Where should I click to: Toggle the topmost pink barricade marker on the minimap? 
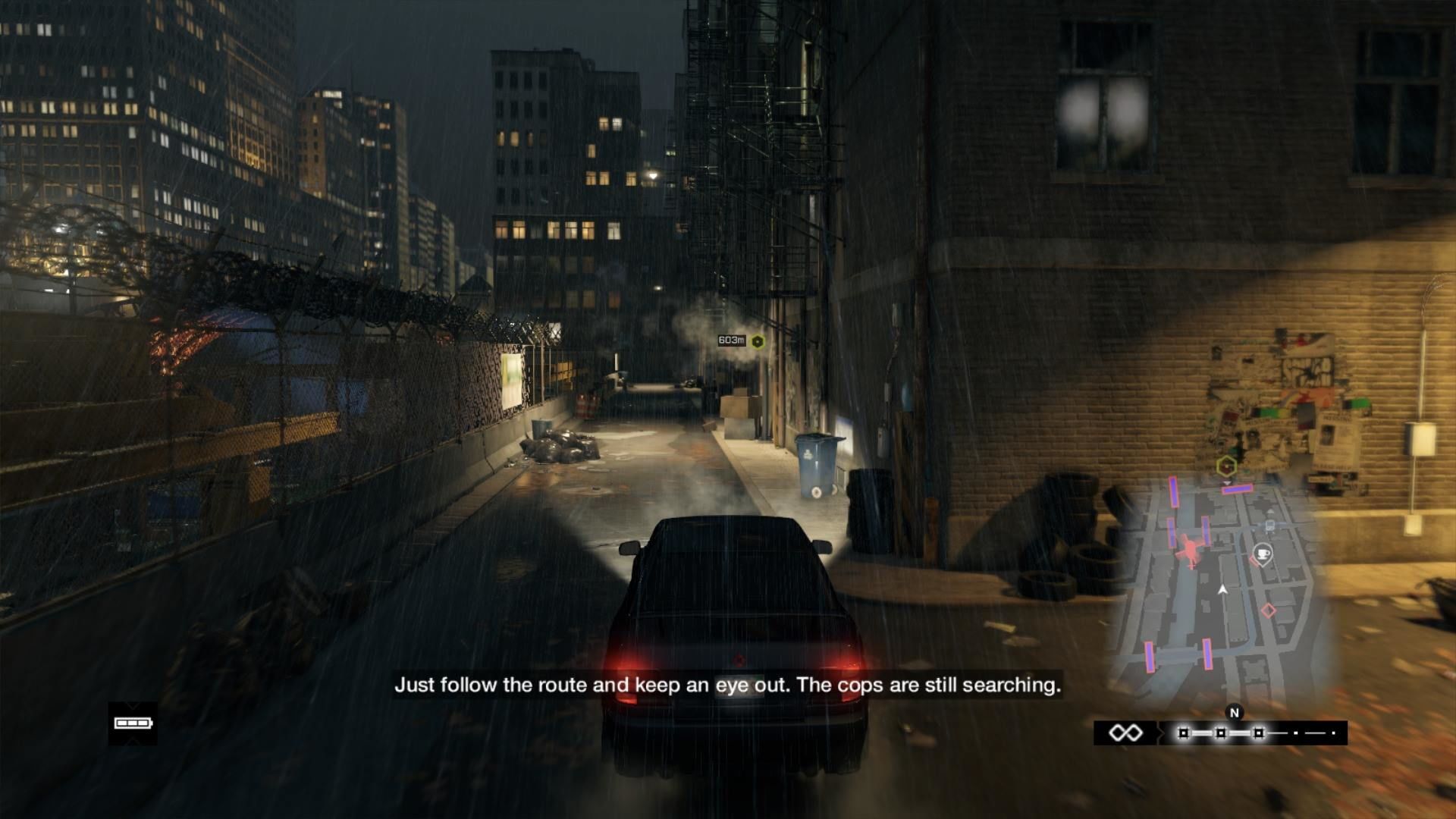(x=1237, y=488)
